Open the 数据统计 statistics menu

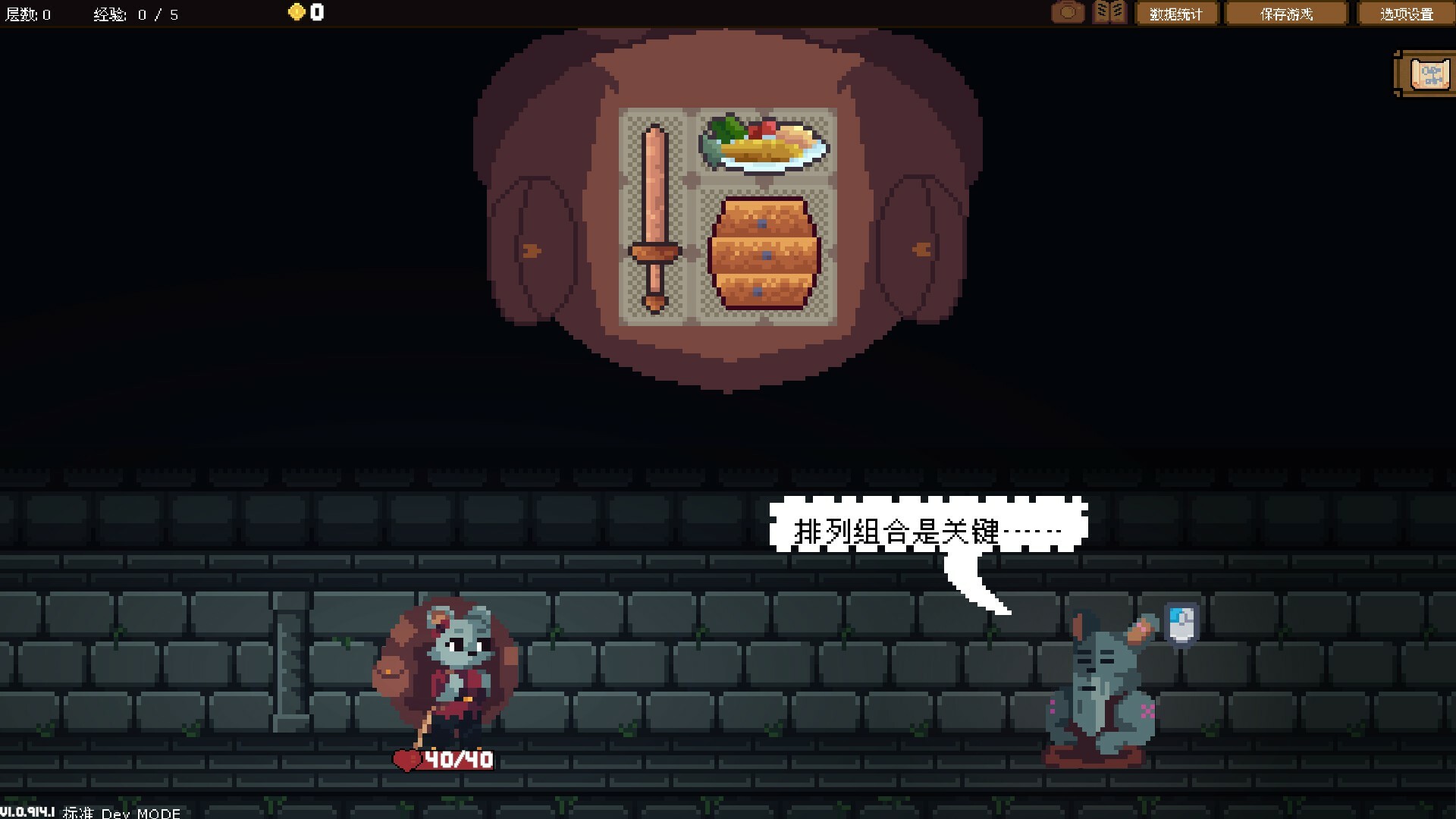[1176, 13]
